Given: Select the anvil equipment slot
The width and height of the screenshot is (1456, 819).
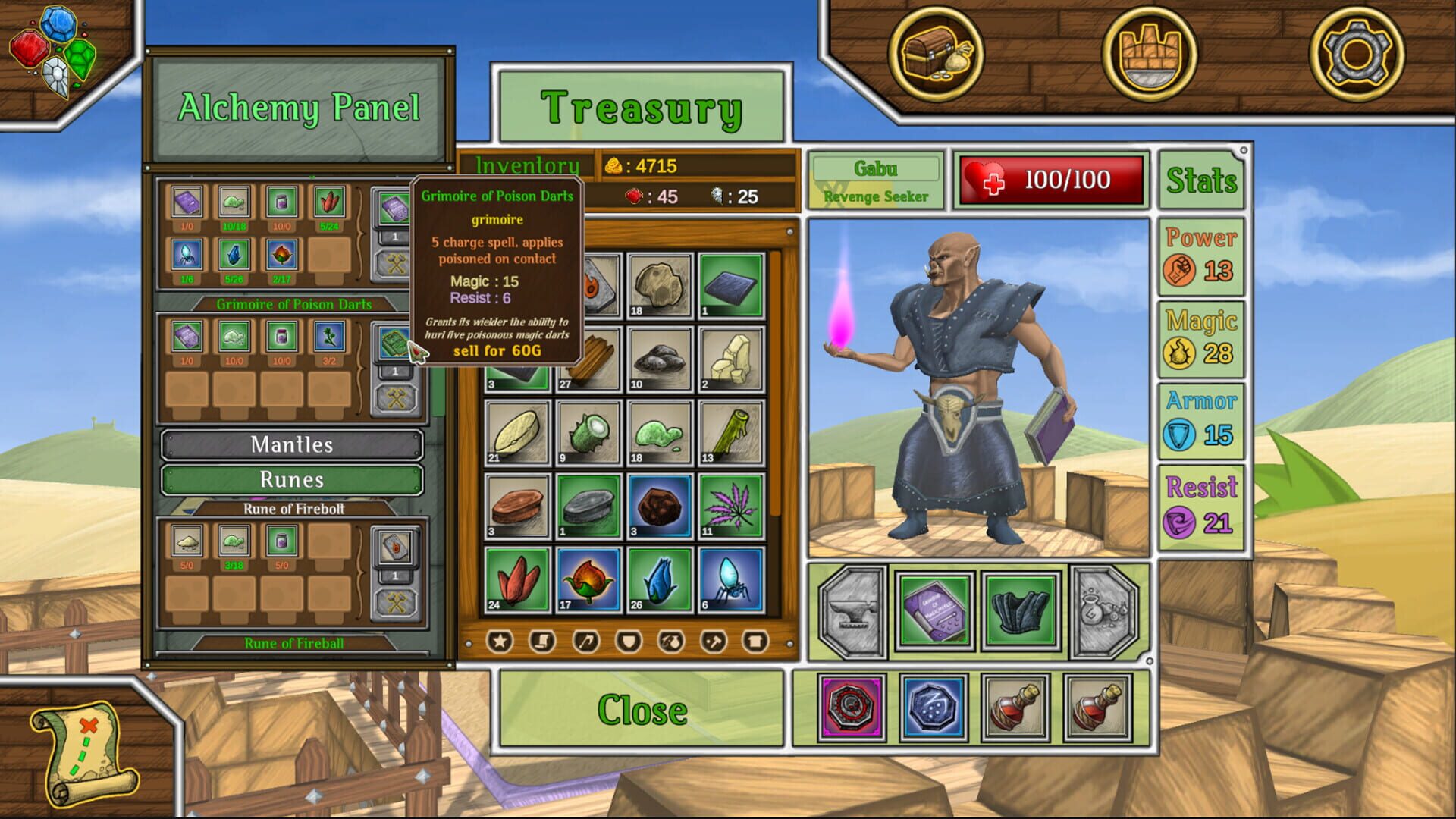Looking at the screenshot, I should click(852, 609).
